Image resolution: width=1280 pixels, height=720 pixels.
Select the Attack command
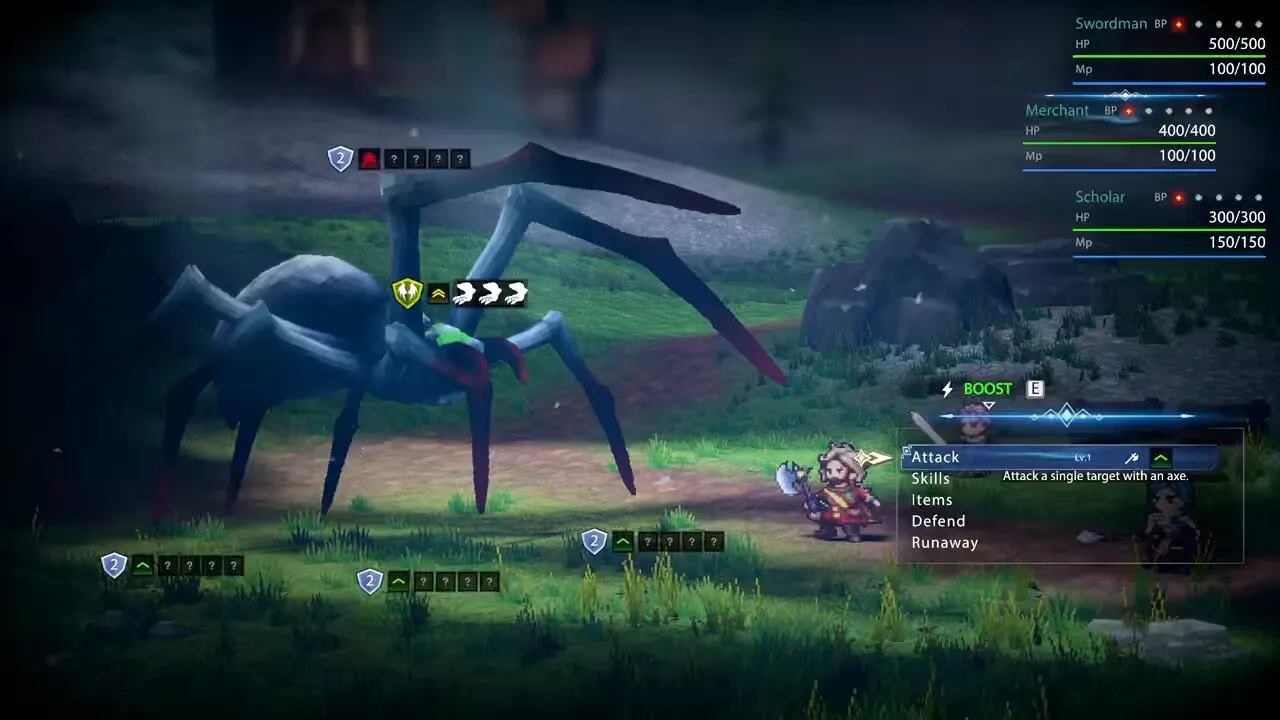click(x=936, y=457)
